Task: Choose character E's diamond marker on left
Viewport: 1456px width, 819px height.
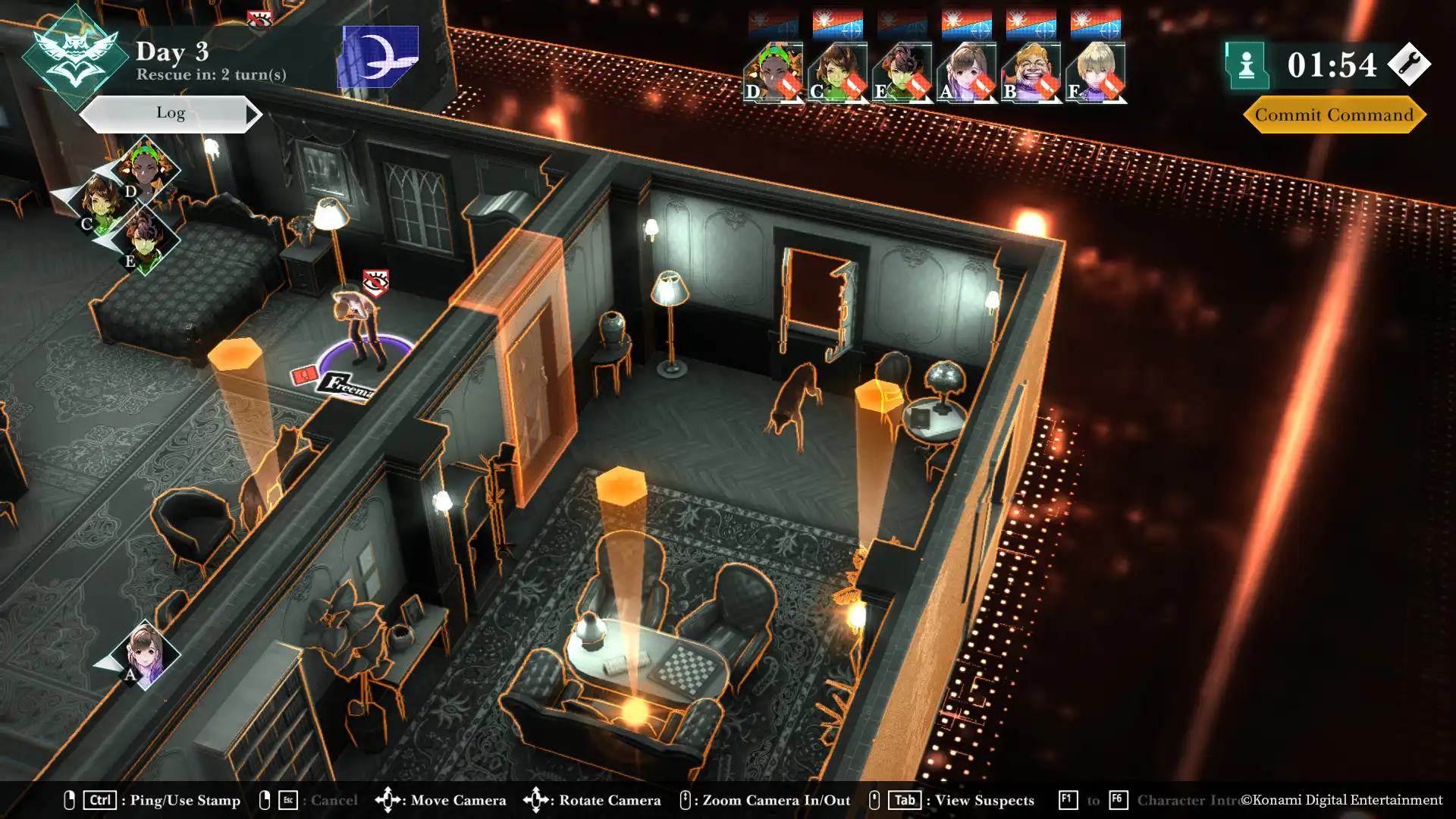Action: click(145, 240)
